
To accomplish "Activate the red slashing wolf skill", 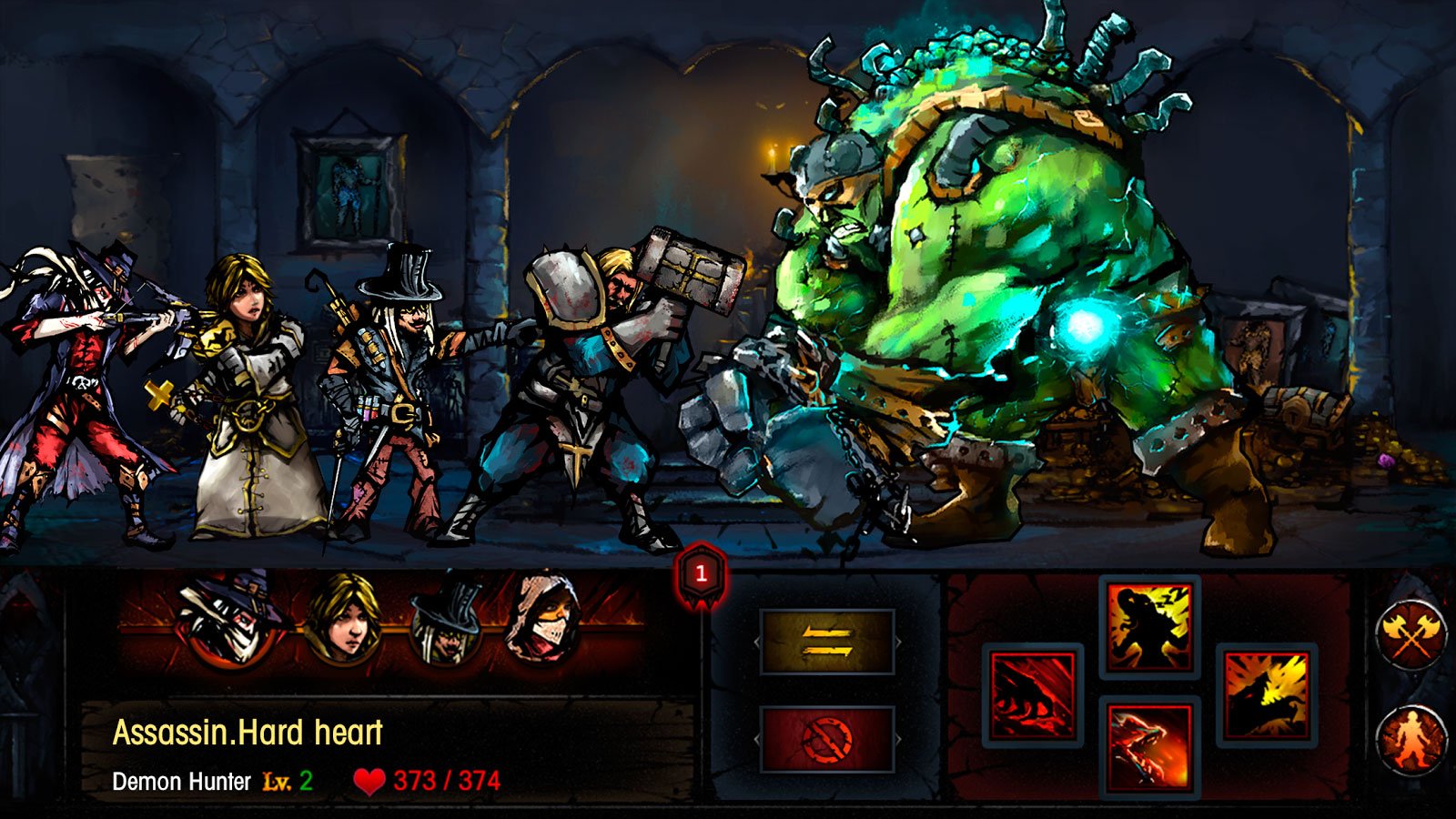I will (x=1033, y=695).
